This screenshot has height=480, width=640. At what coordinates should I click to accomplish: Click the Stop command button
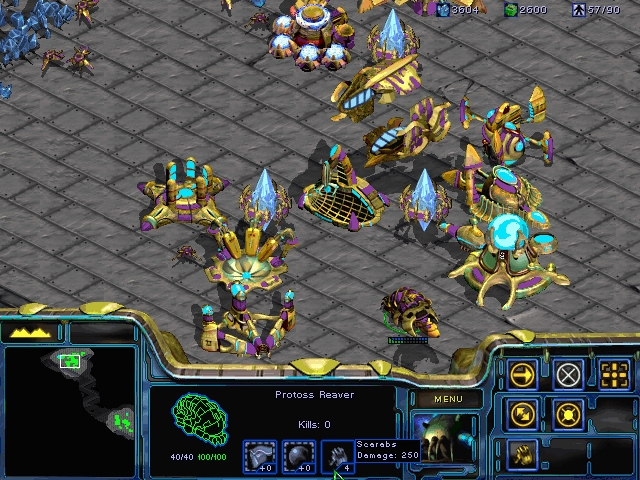point(568,375)
